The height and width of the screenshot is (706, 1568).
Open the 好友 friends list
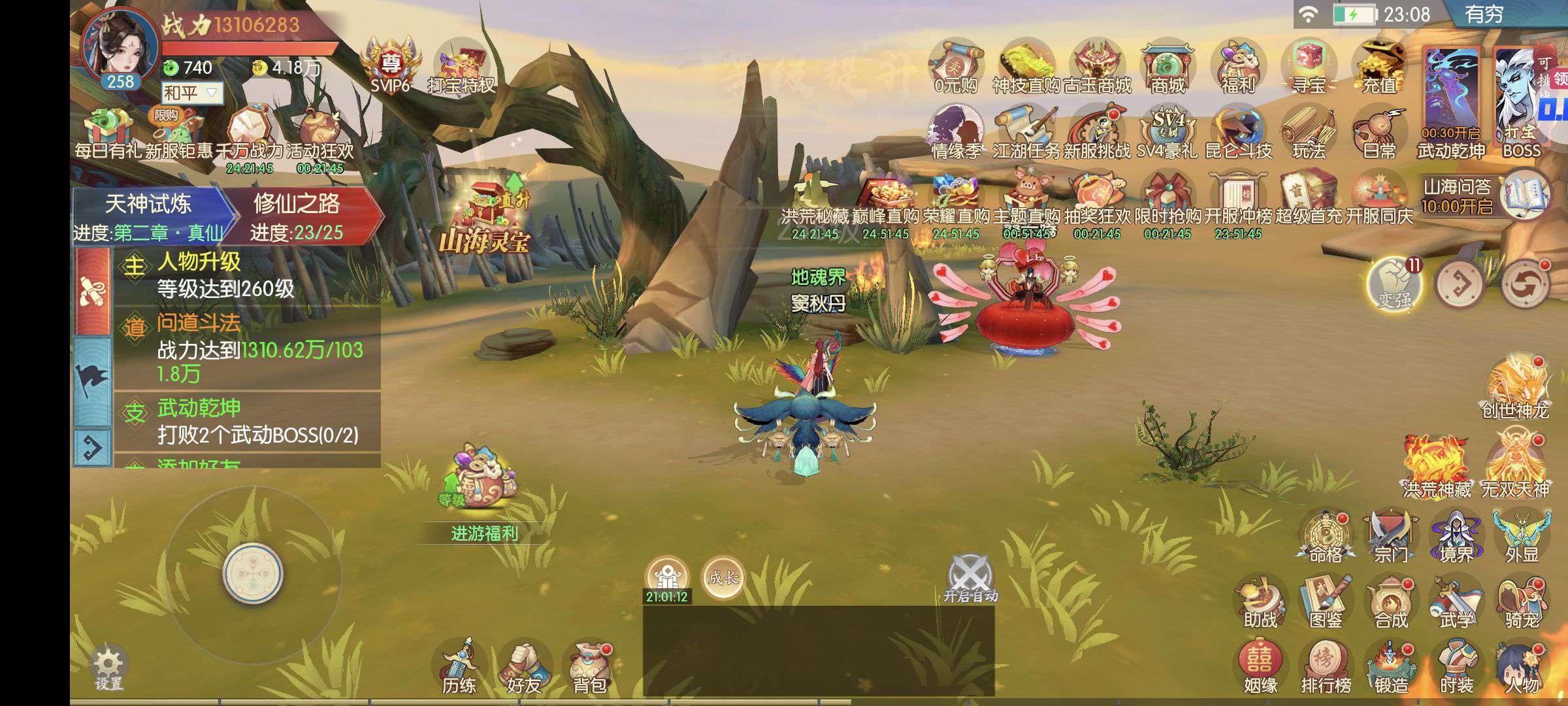pos(524,667)
